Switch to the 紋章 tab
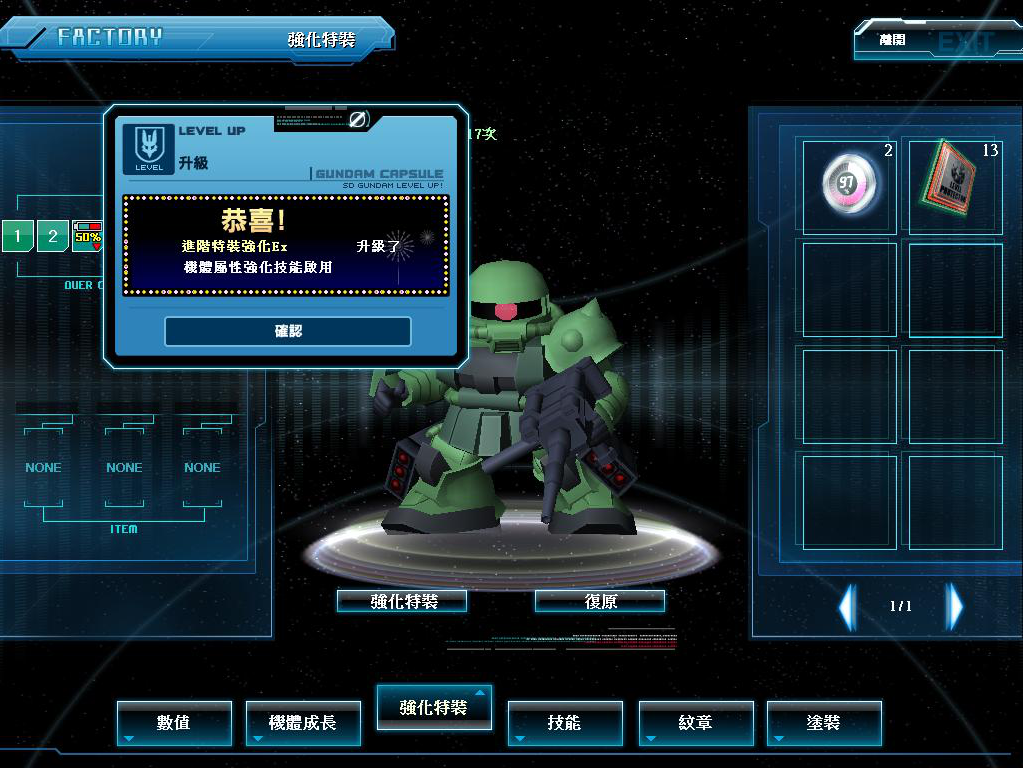 tap(695, 722)
